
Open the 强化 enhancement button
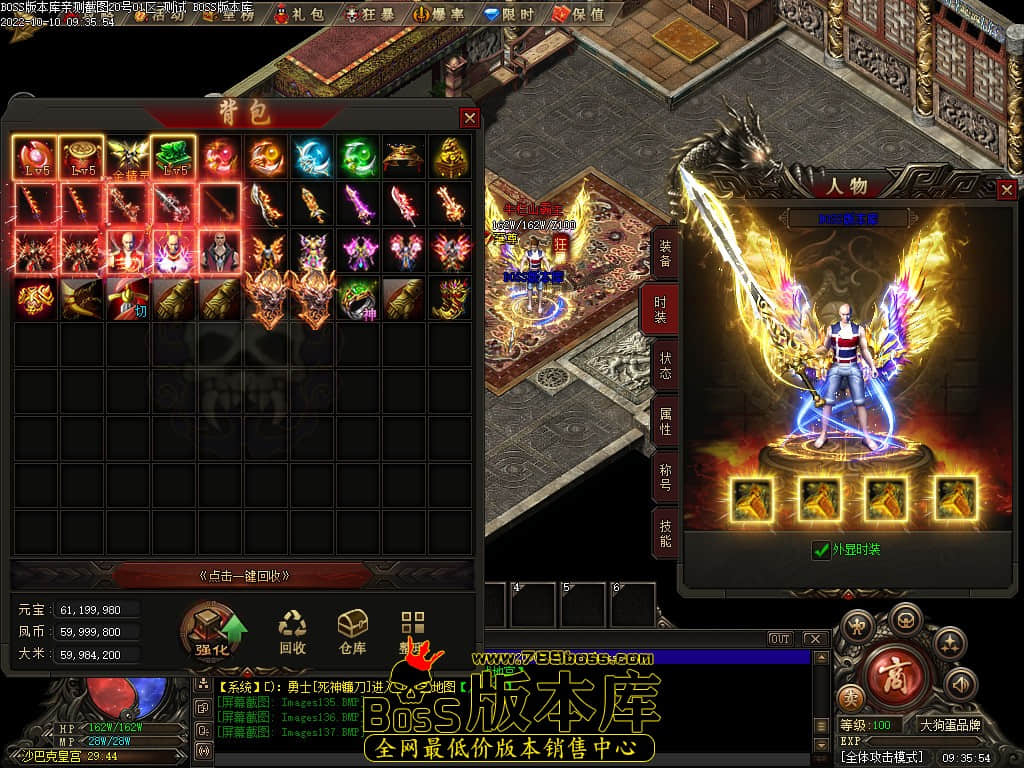(212, 634)
